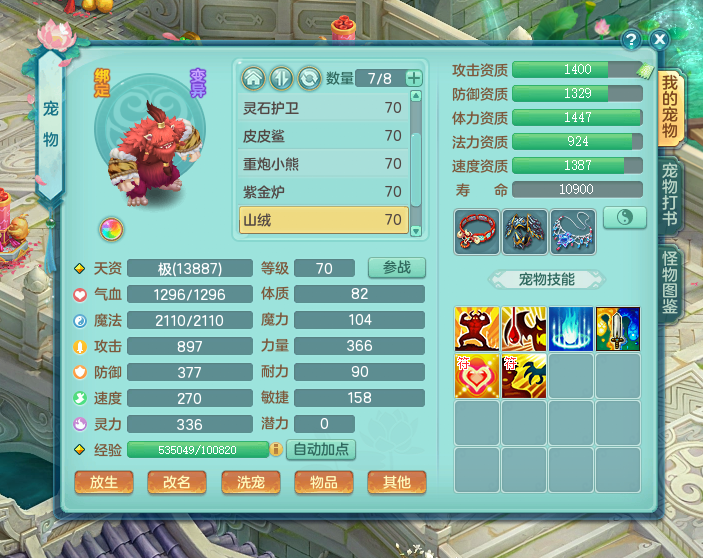Open the 物品 items button
This screenshot has width=703, height=558.
click(x=323, y=482)
